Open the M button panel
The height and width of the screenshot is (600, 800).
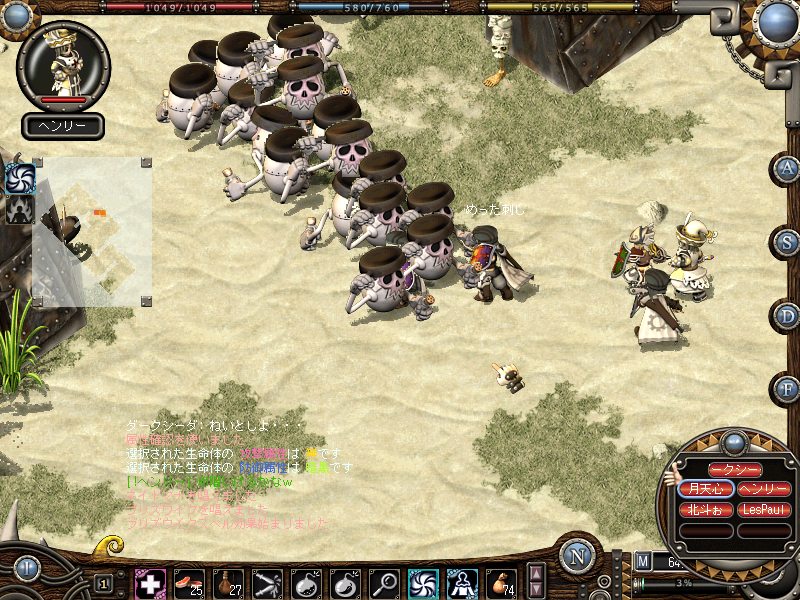(x=643, y=564)
